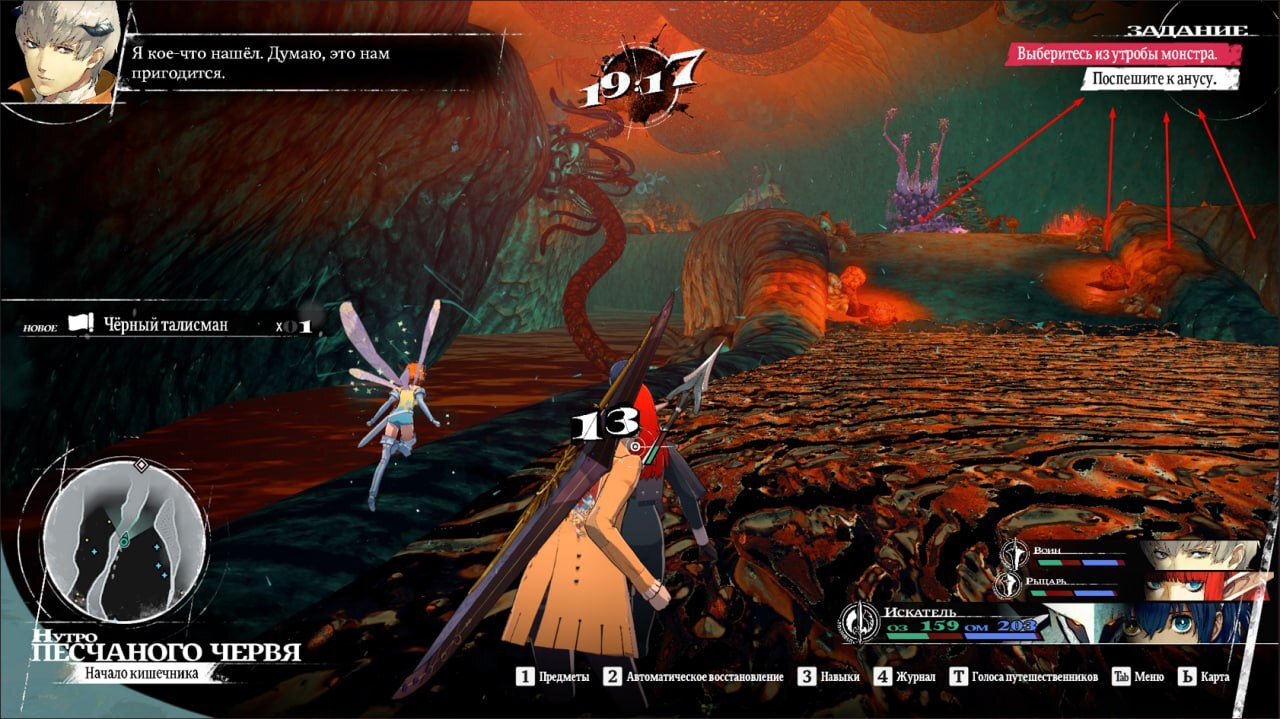Select the quest objective 'Выберитесь из утробы монстра'
Image resolution: width=1280 pixels, height=719 pixels.
tap(1121, 54)
